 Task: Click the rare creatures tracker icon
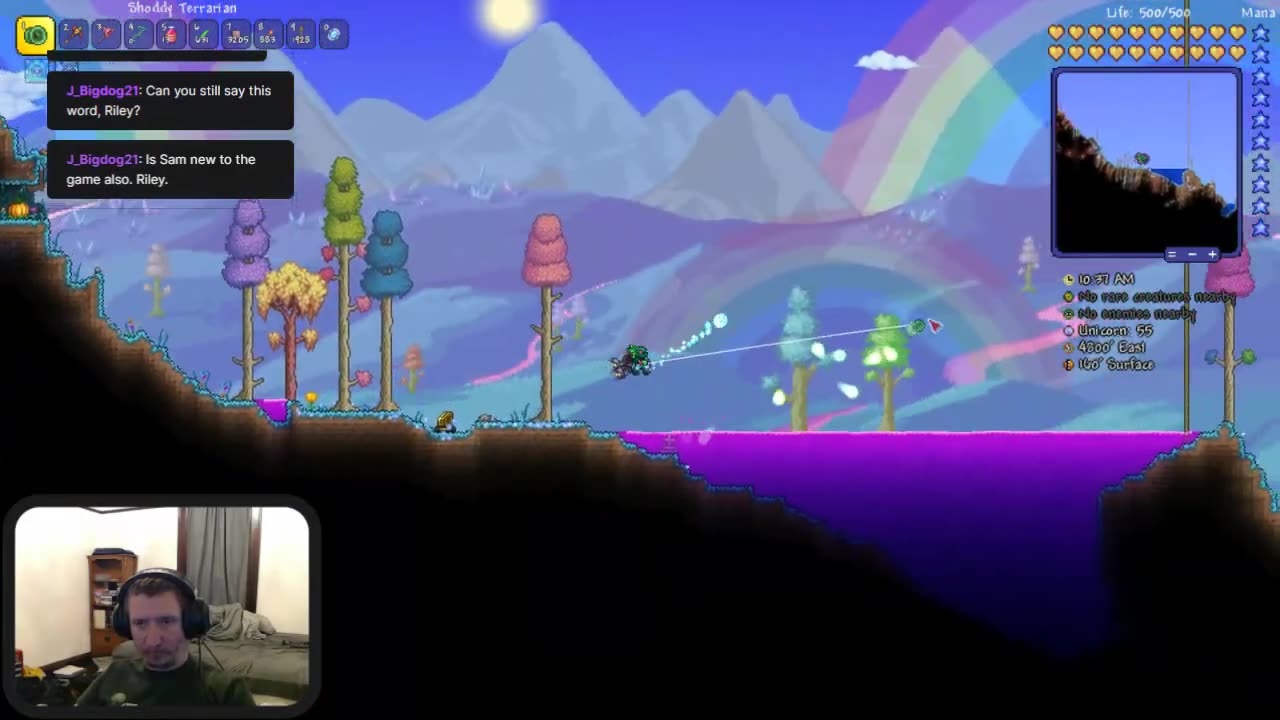tap(1069, 297)
